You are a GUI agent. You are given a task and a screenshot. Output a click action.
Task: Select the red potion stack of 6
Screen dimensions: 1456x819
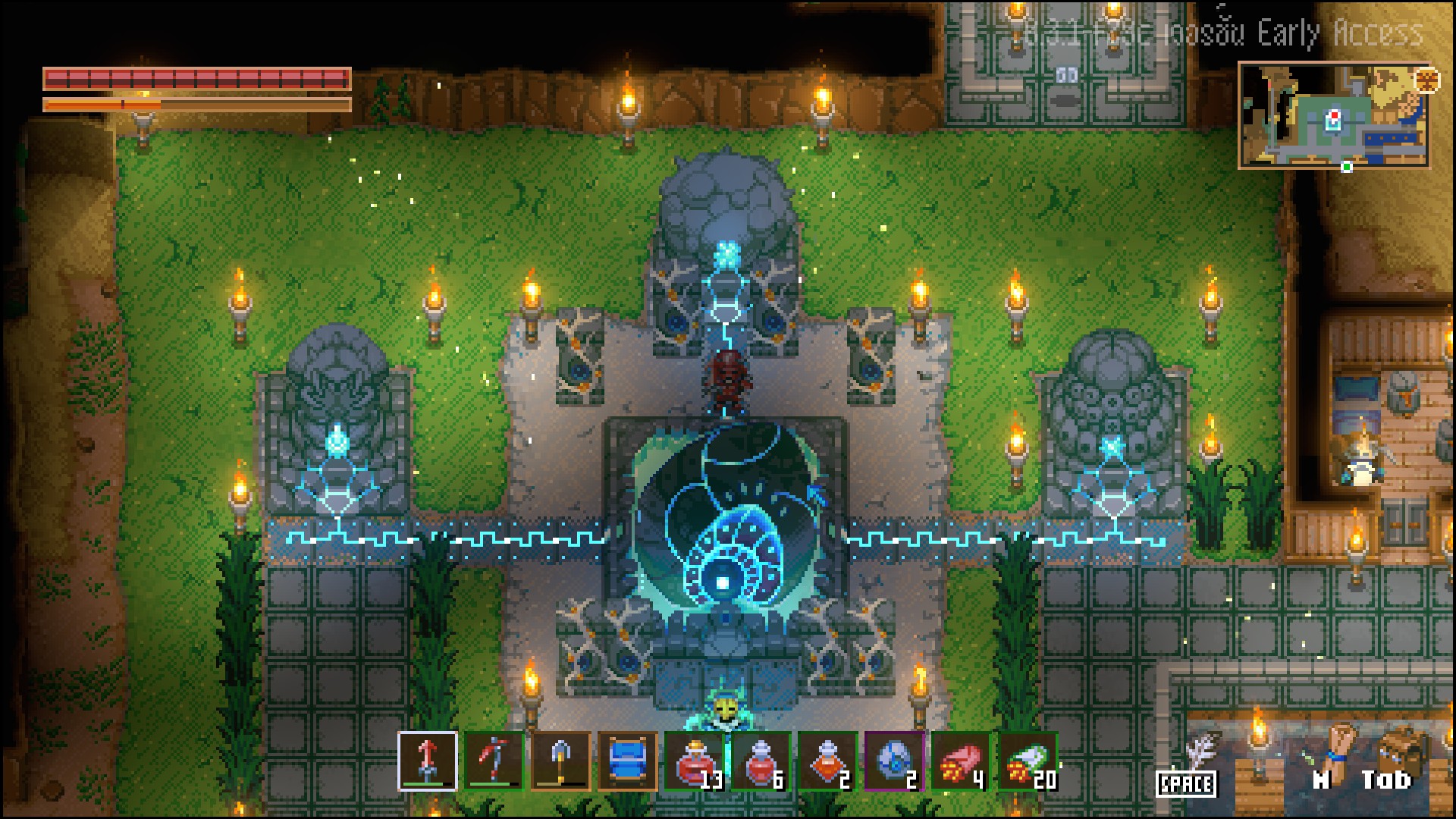(x=761, y=761)
